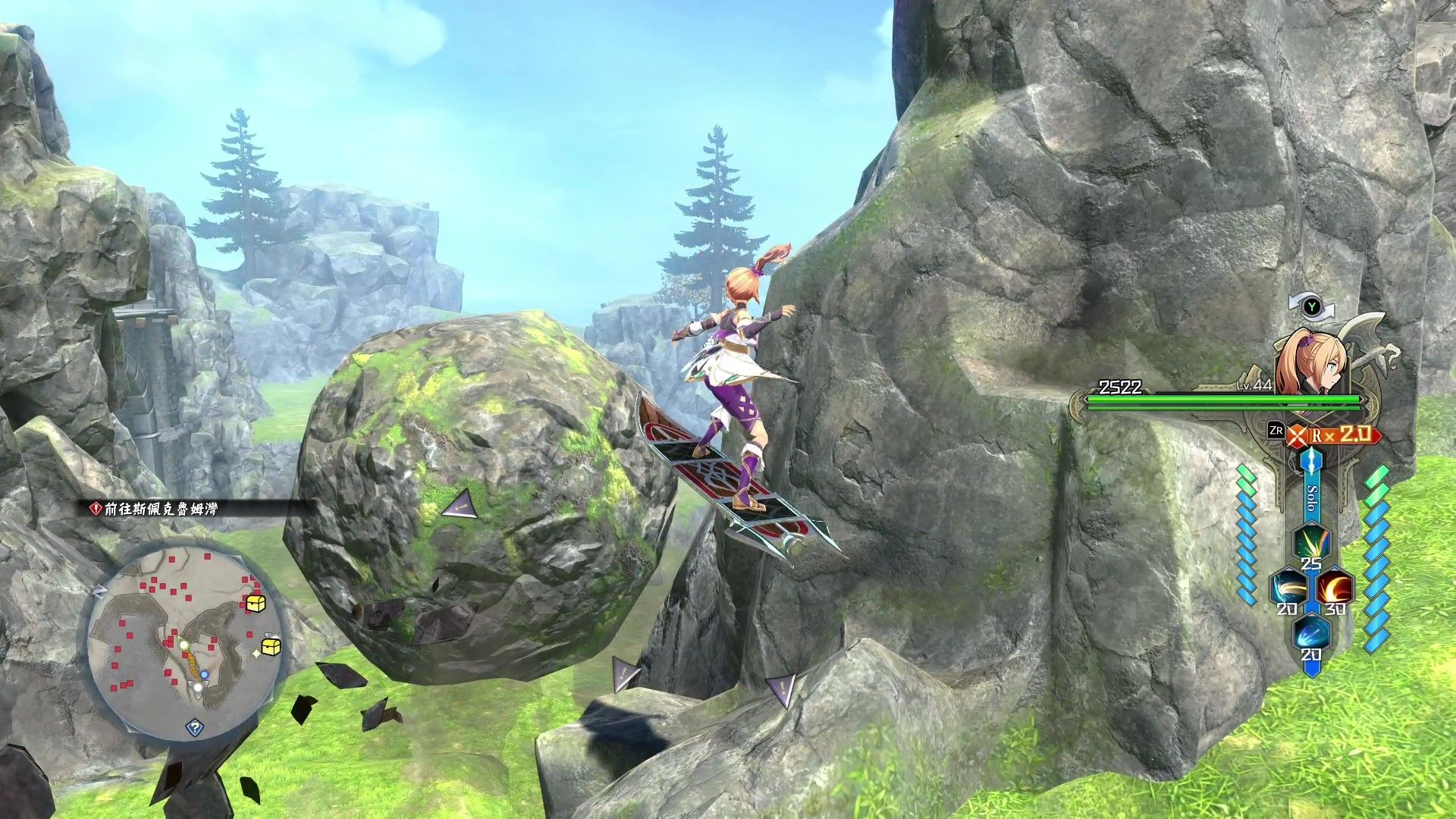Activate the green slash skill costing 25
The image size is (1456, 819).
1311,543
